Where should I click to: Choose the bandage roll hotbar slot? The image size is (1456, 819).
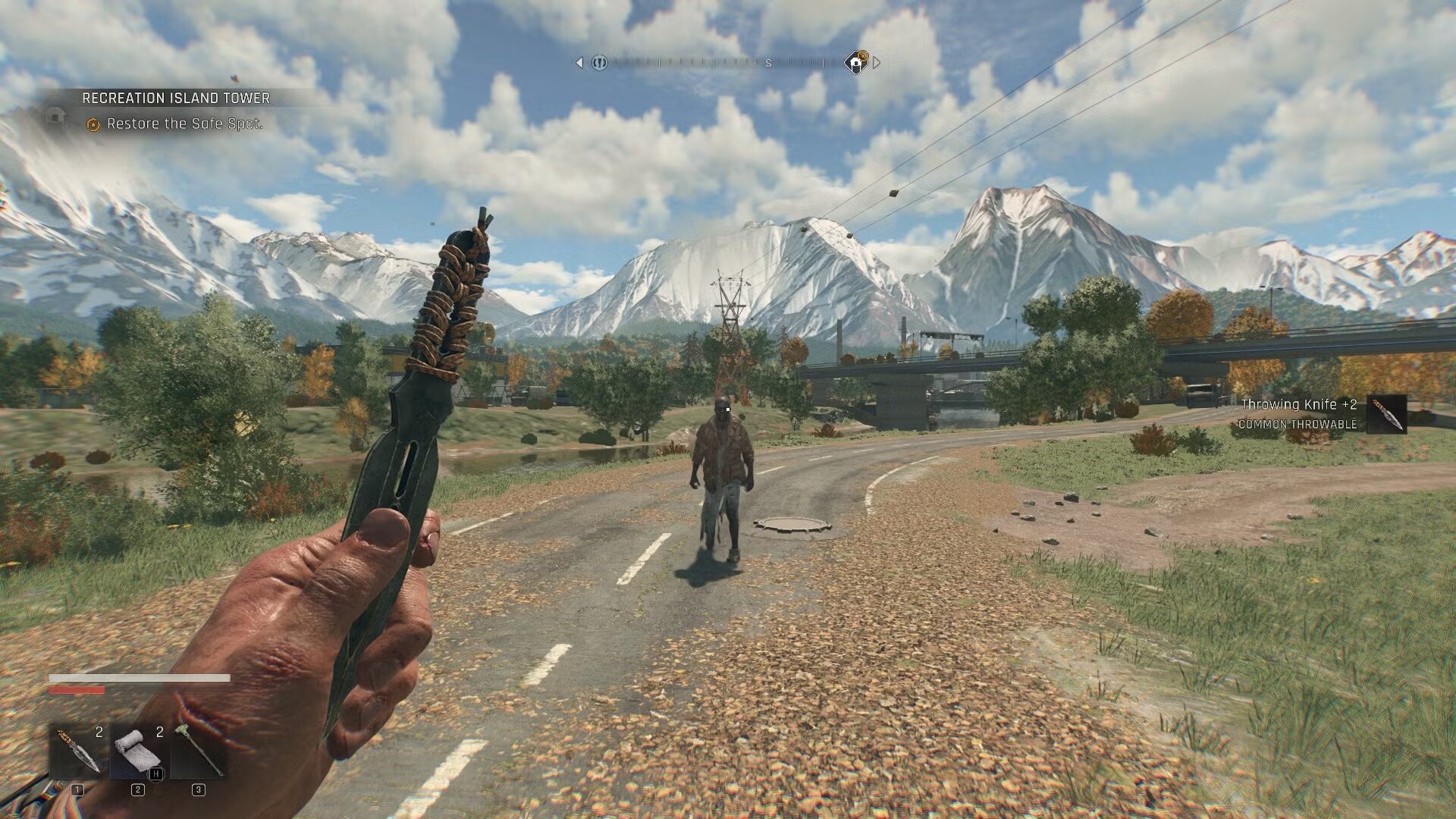pos(138,751)
